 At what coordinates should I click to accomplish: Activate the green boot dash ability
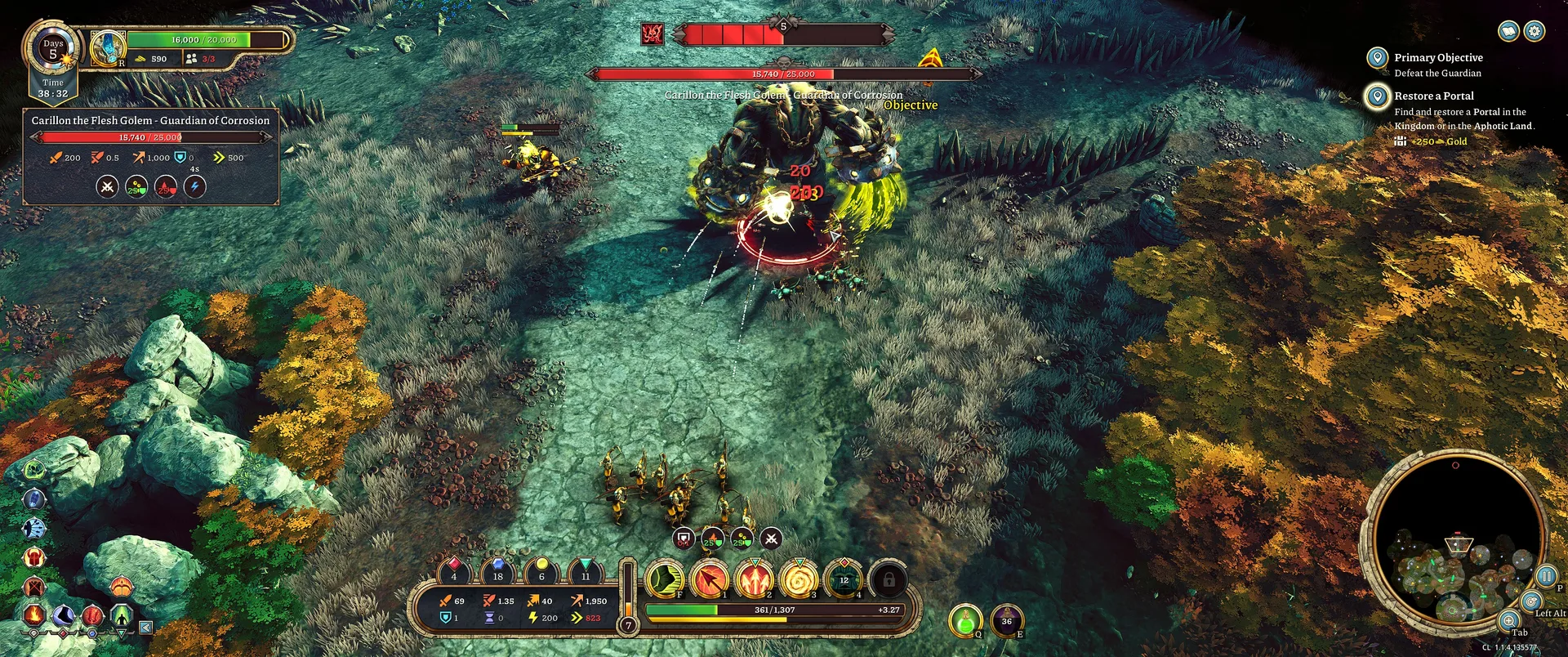coord(666,579)
